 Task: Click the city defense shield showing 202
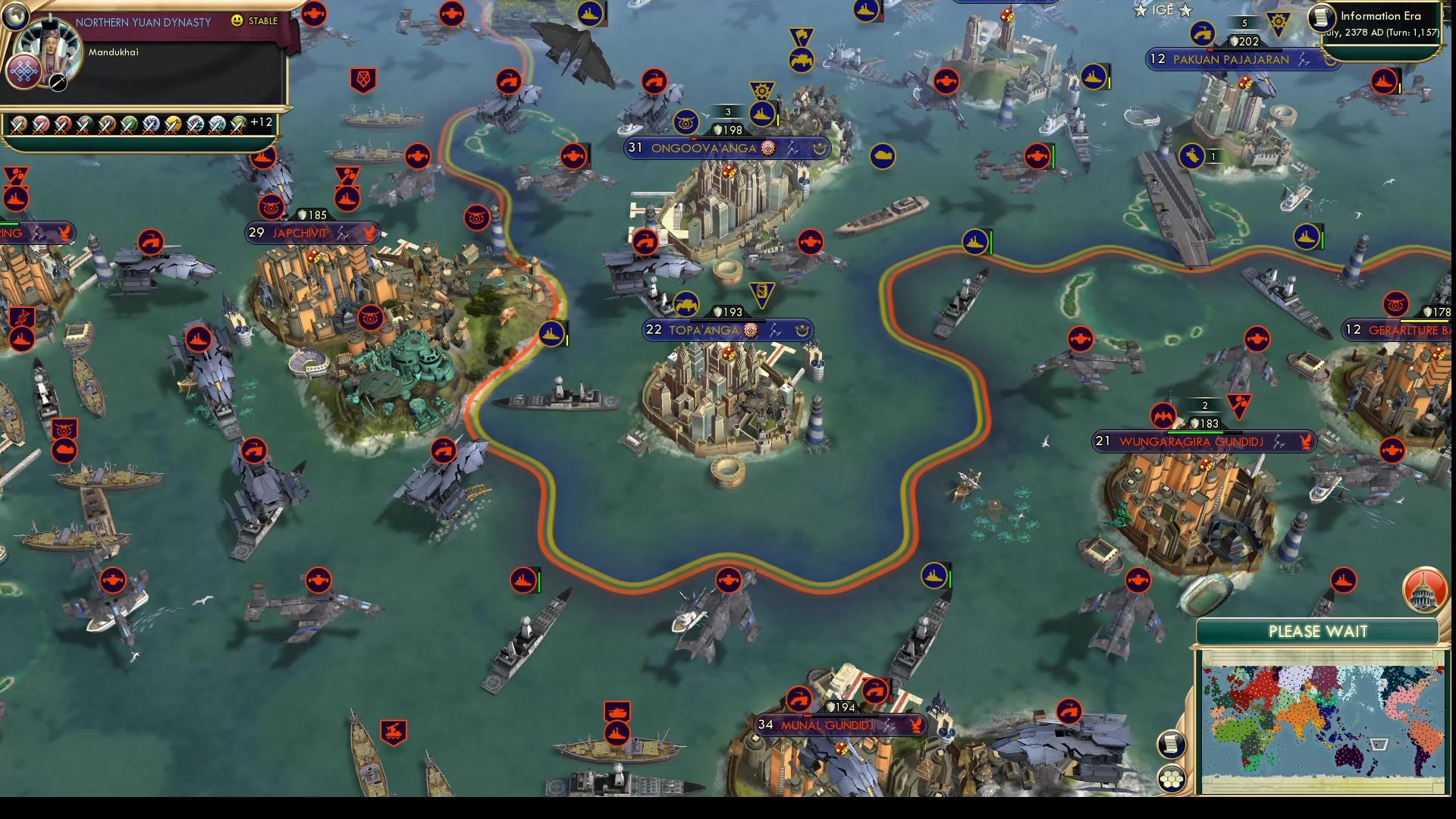(x=1244, y=42)
